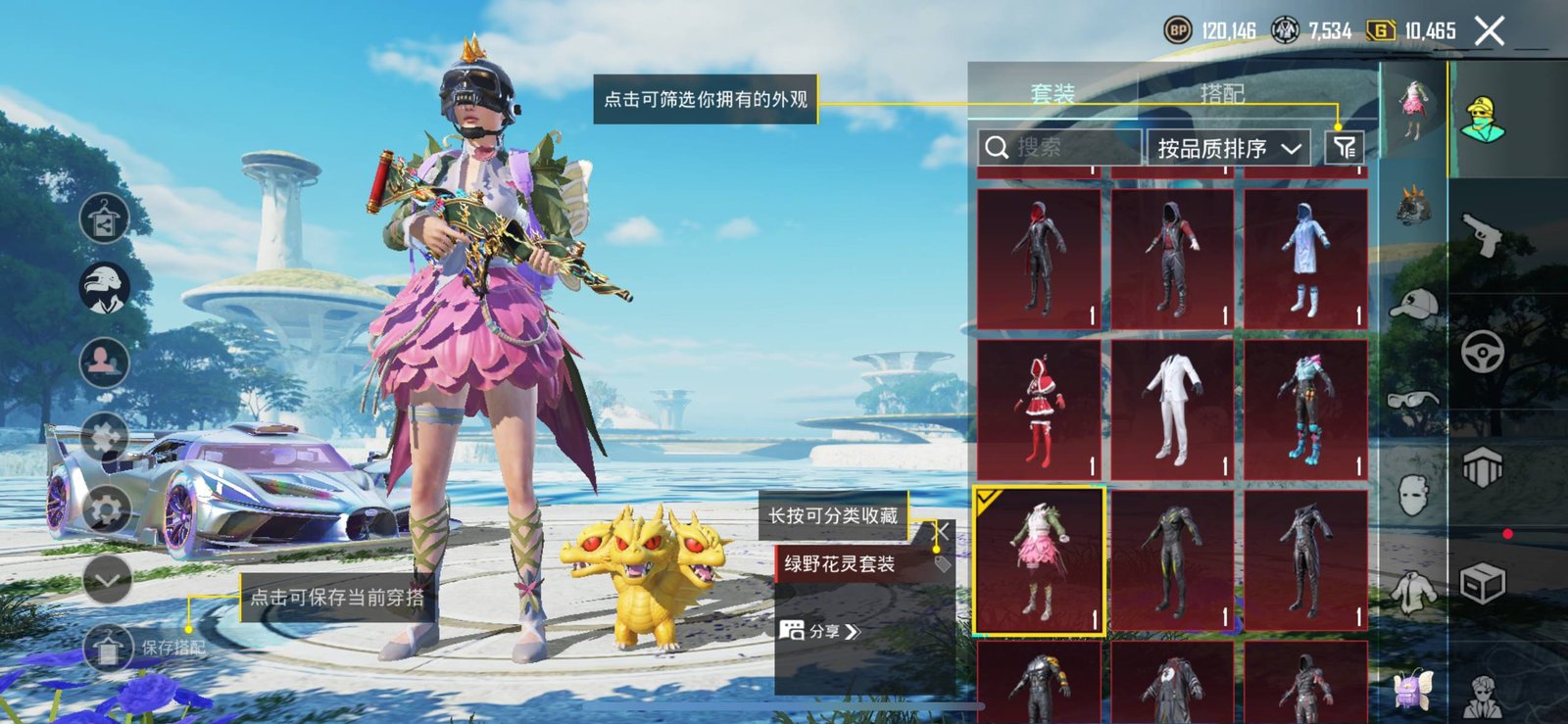Image resolution: width=1568 pixels, height=724 pixels.
Task: Share the outfit with 分享 button
Action: coord(820,631)
